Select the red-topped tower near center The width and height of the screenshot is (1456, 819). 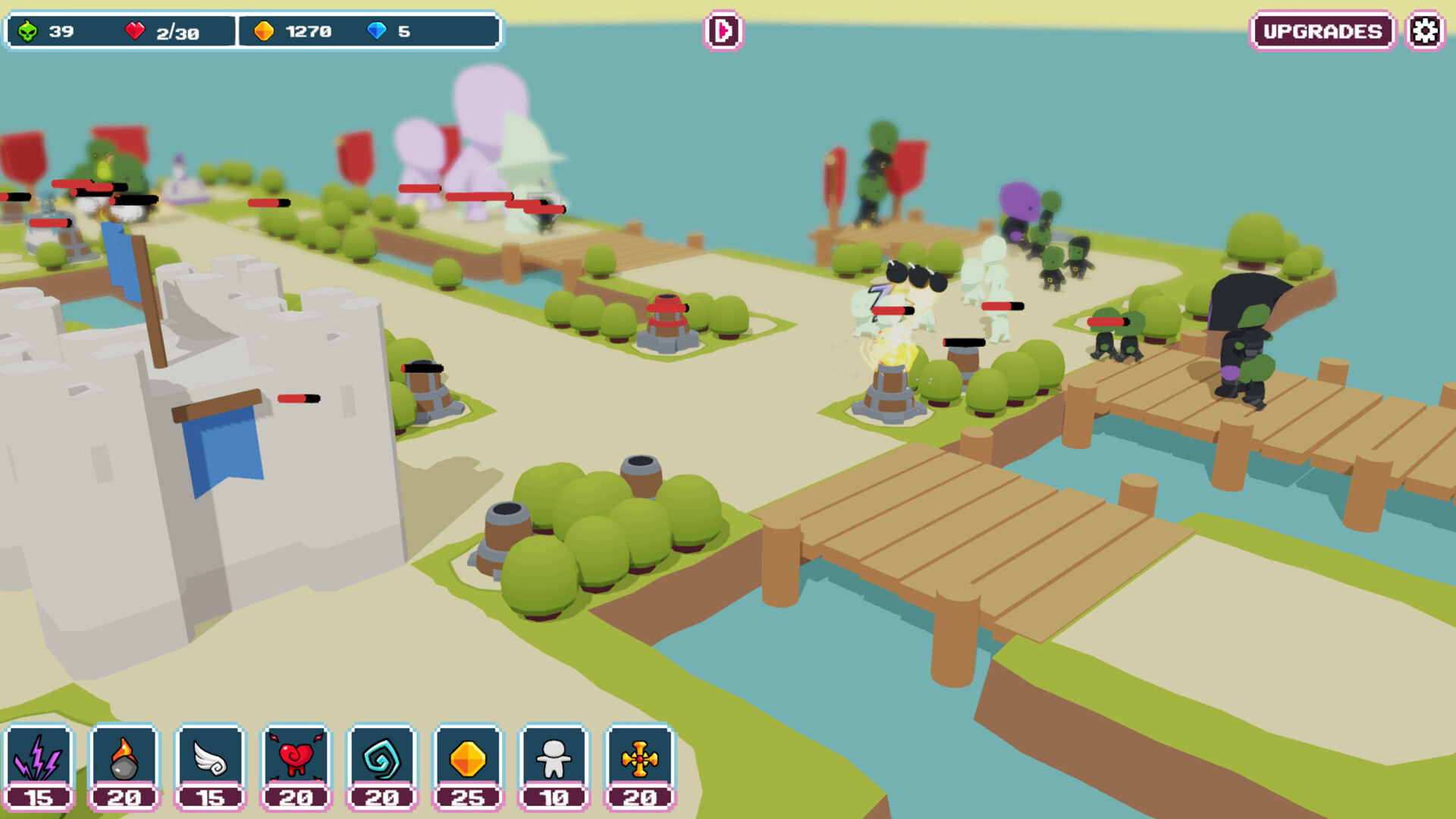[x=667, y=322]
